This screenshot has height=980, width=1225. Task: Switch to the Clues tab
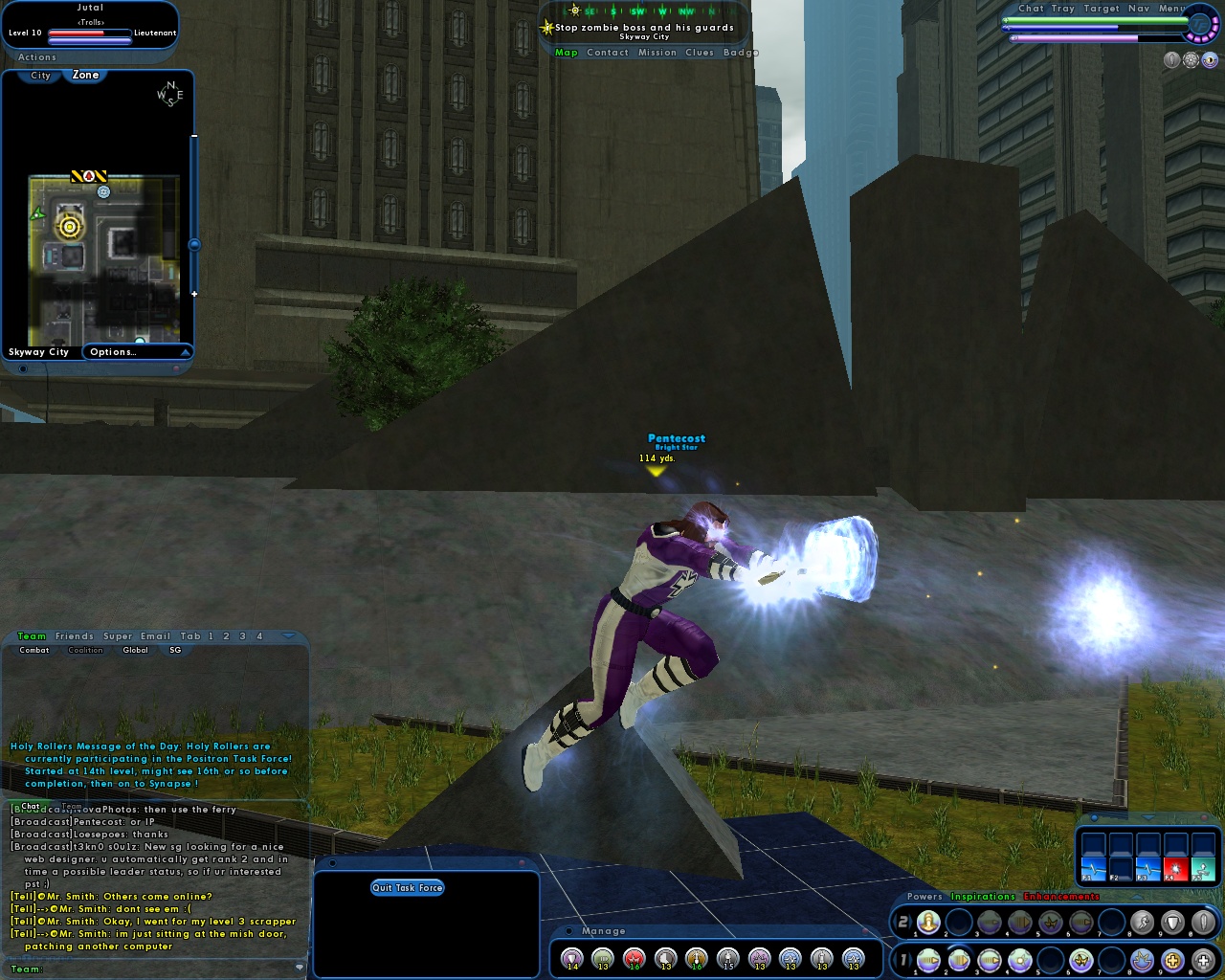pos(700,53)
